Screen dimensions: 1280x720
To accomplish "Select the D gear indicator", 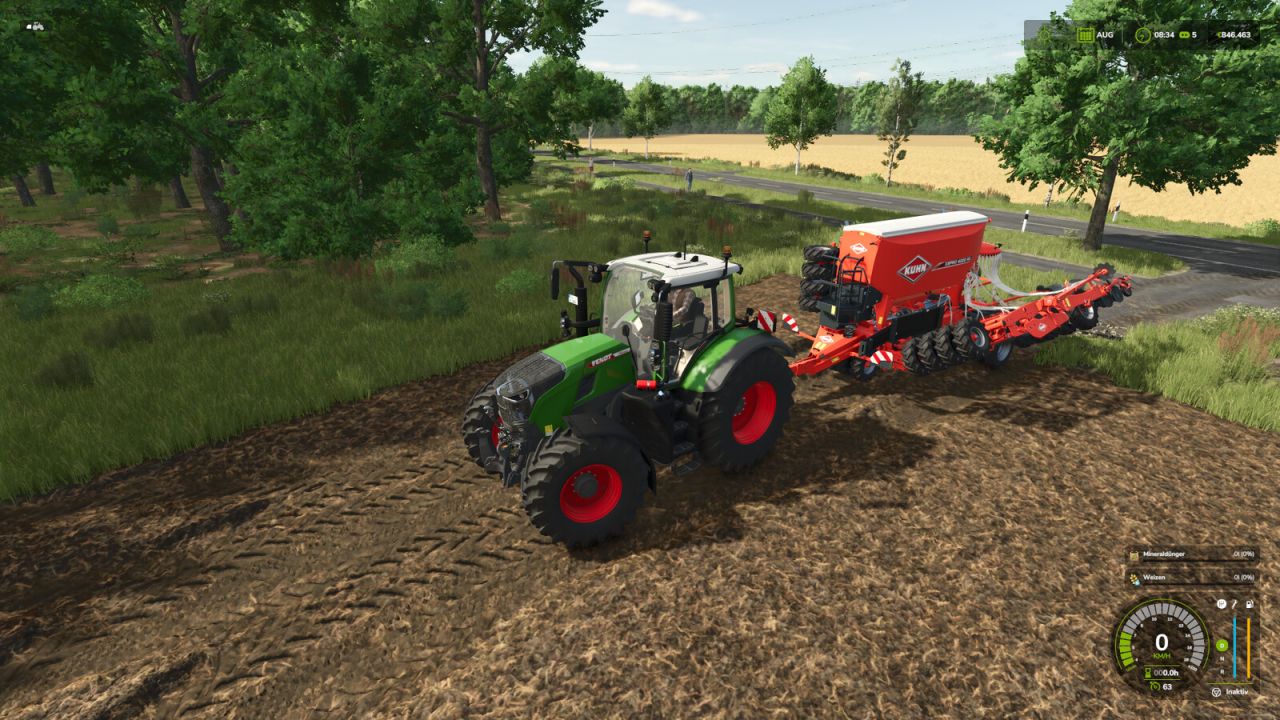I will pyautogui.click(x=1222, y=645).
